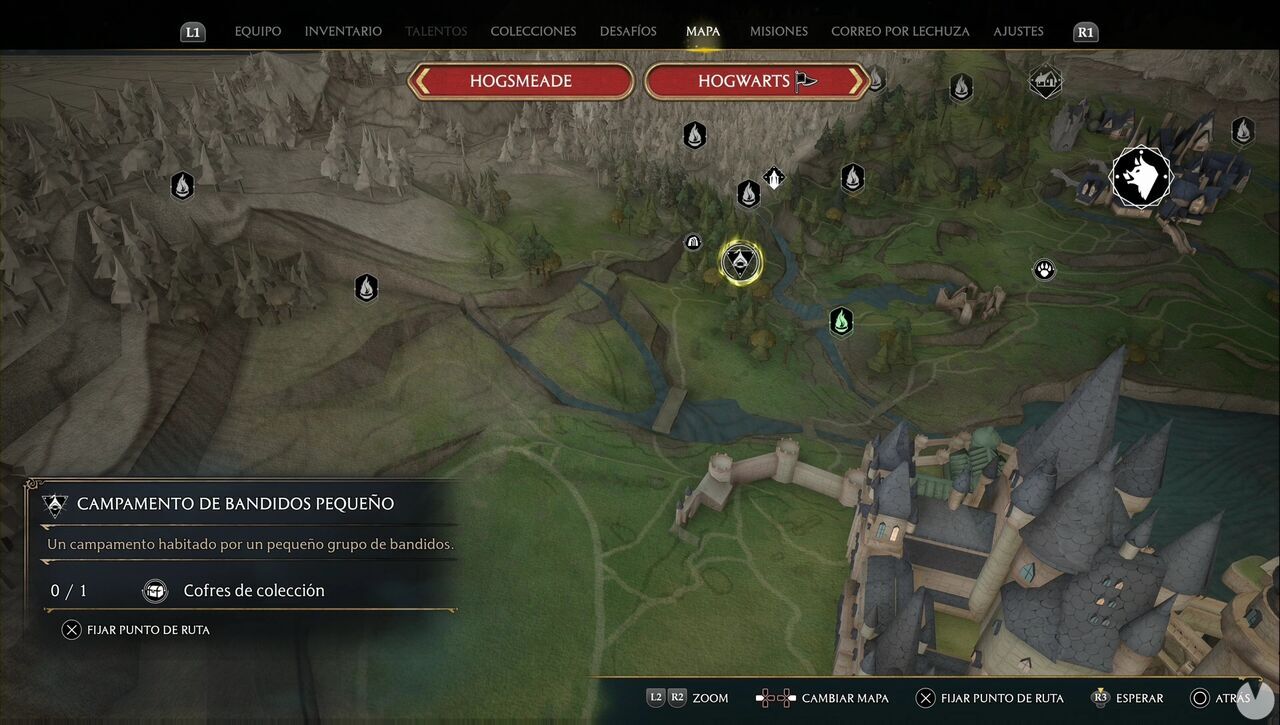Click the highlighted bandit camp marker
This screenshot has width=1280, height=725.
[x=738, y=260]
